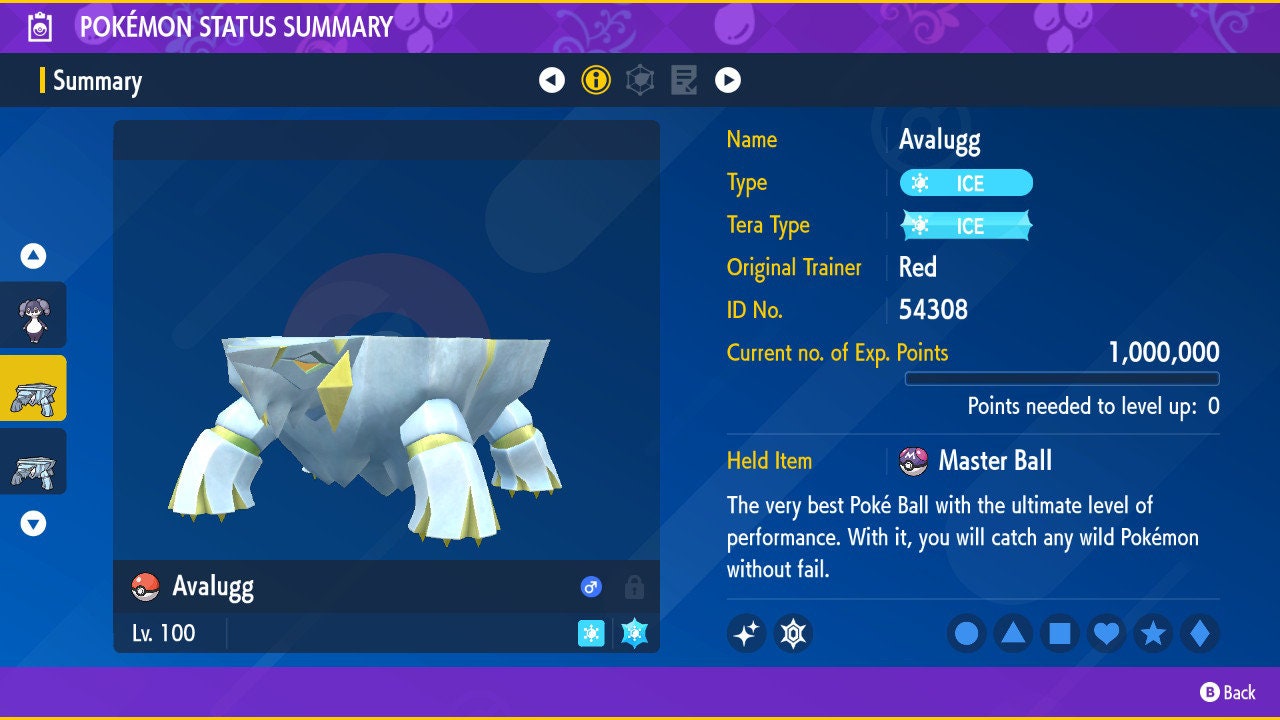Click the Ice type snowflake badge

pyautogui.click(x=966, y=183)
